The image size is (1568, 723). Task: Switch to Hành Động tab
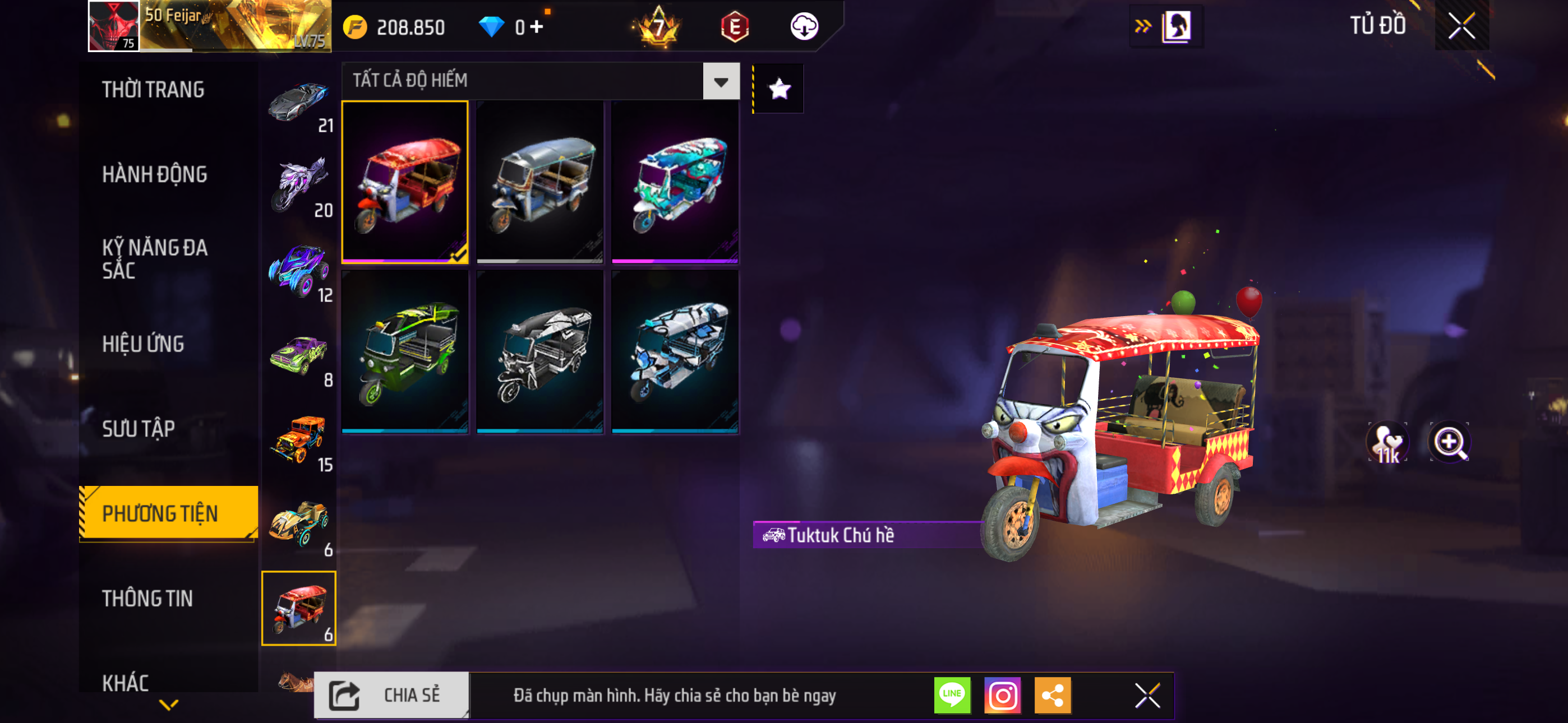coord(155,175)
